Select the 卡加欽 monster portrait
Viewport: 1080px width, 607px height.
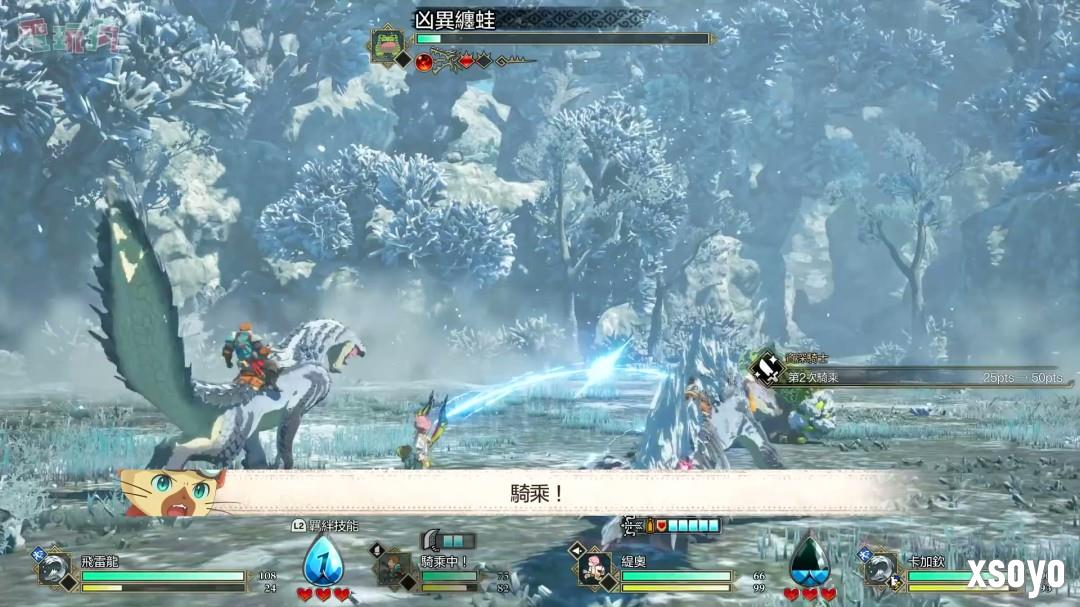point(881,569)
